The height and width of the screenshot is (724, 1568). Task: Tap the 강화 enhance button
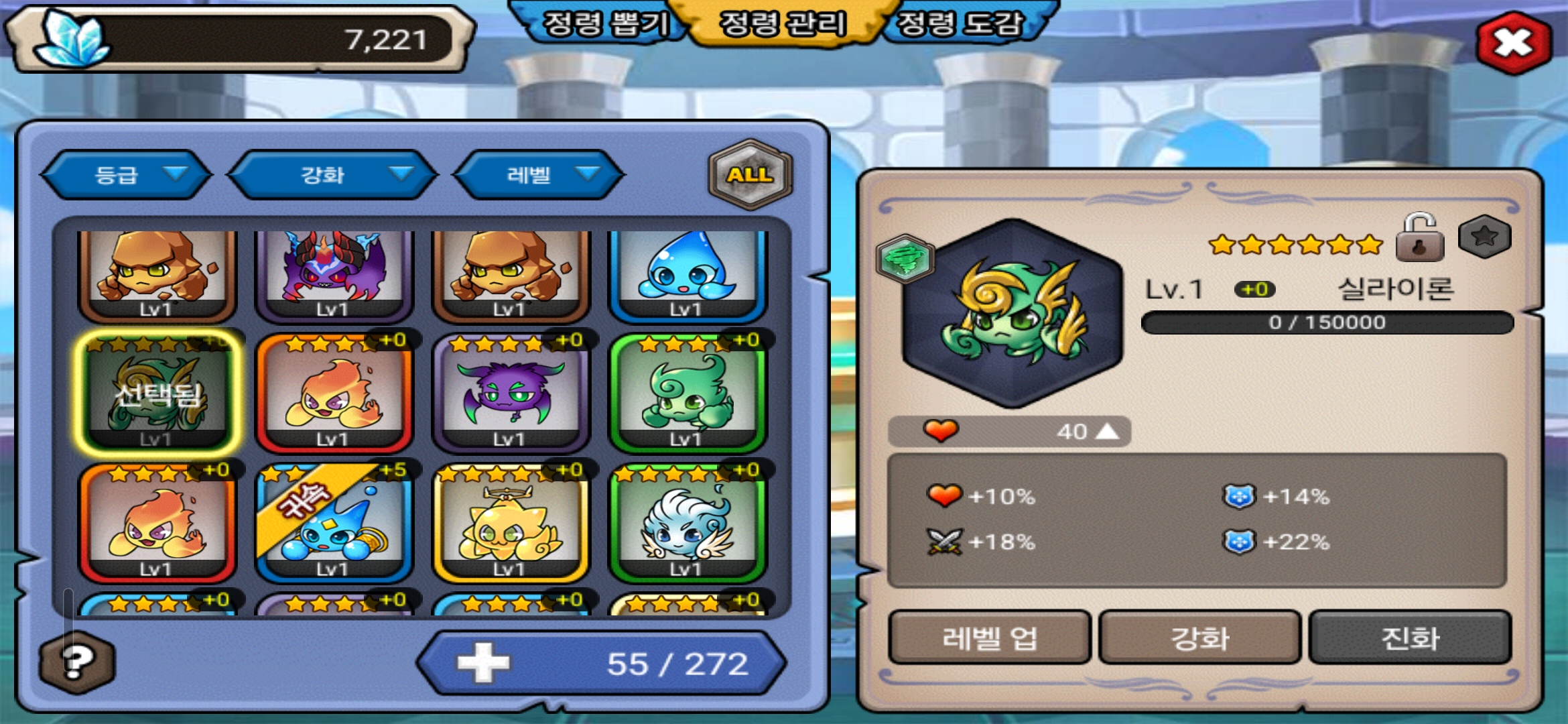1199,638
